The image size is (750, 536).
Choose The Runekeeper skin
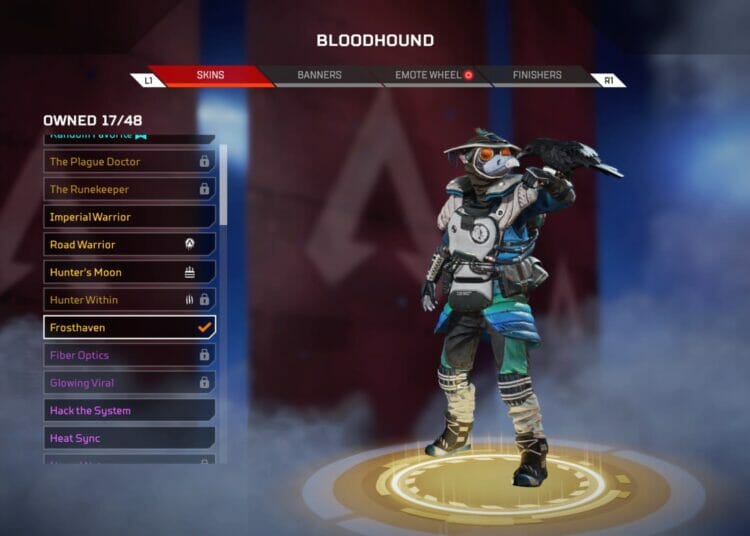click(x=129, y=189)
